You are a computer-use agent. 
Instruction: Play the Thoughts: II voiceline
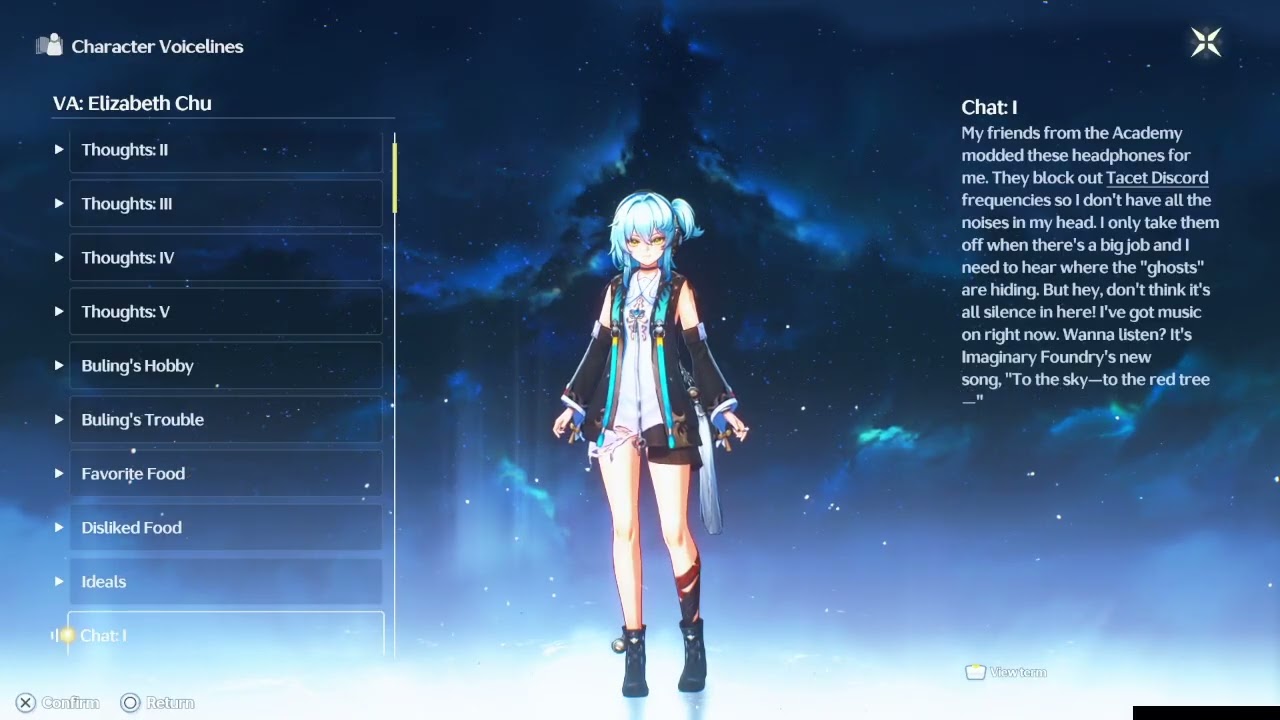[x=225, y=150]
